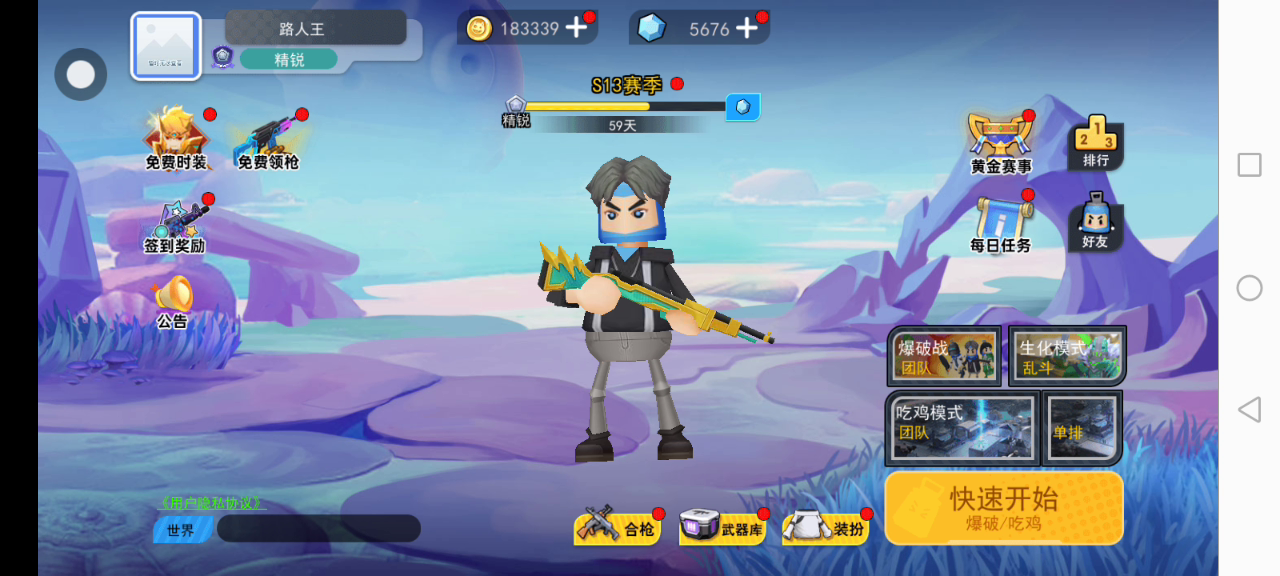
Task: Open 每日任务 daily missions scroll
Action: [1001, 223]
